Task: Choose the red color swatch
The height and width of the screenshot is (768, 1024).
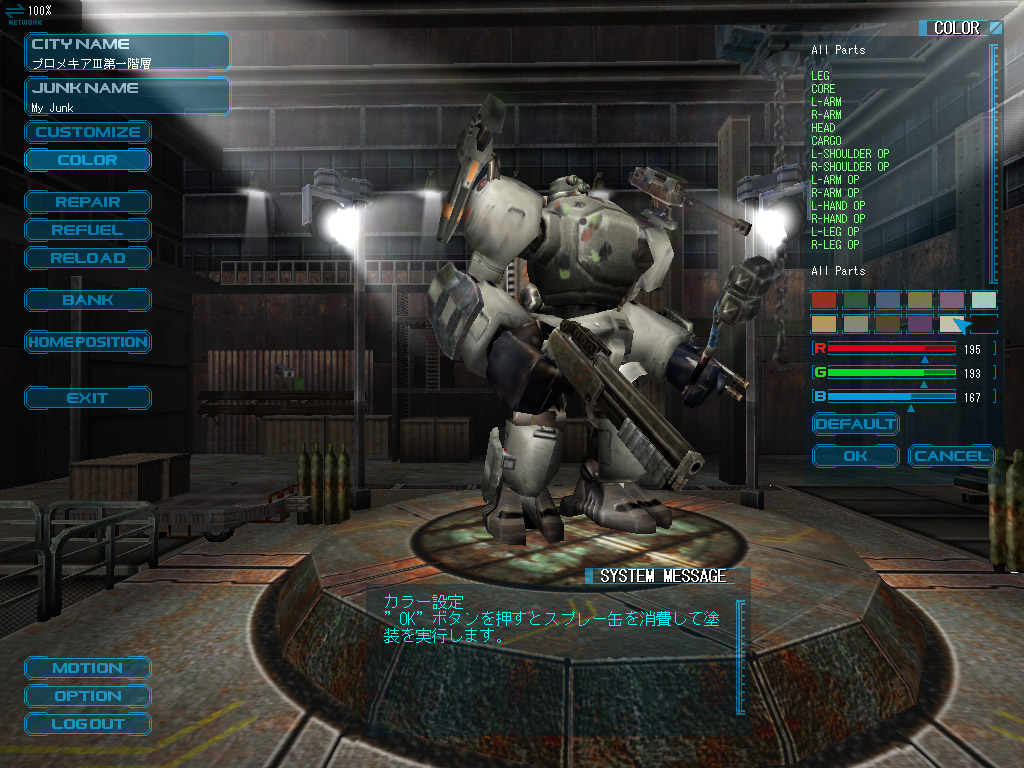Action: [824, 299]
